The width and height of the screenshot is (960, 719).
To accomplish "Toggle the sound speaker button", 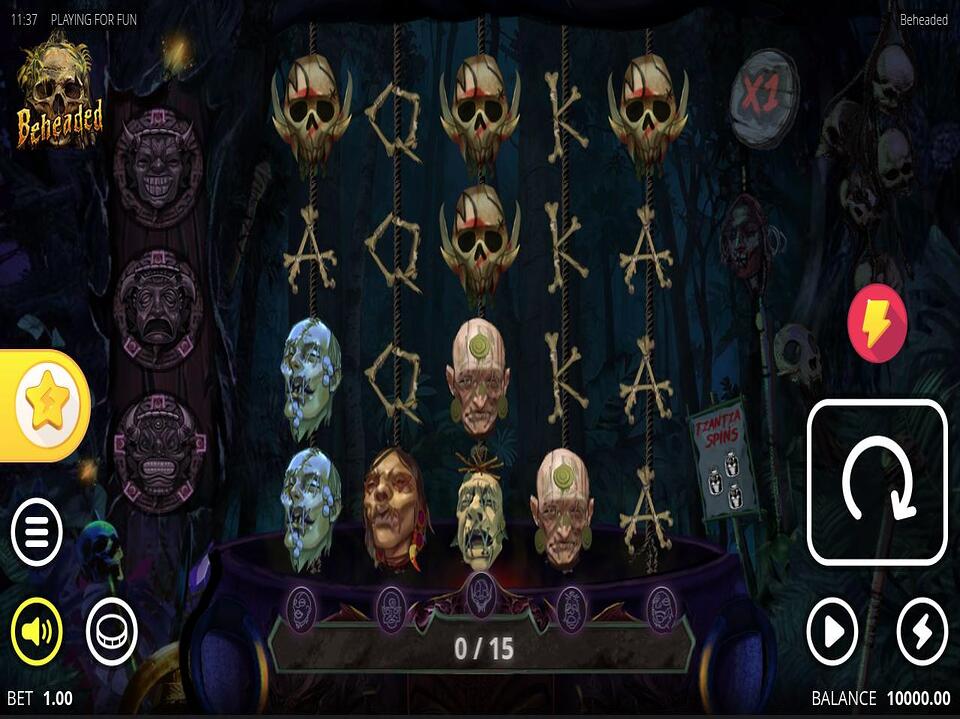I will tap(37, 631).
